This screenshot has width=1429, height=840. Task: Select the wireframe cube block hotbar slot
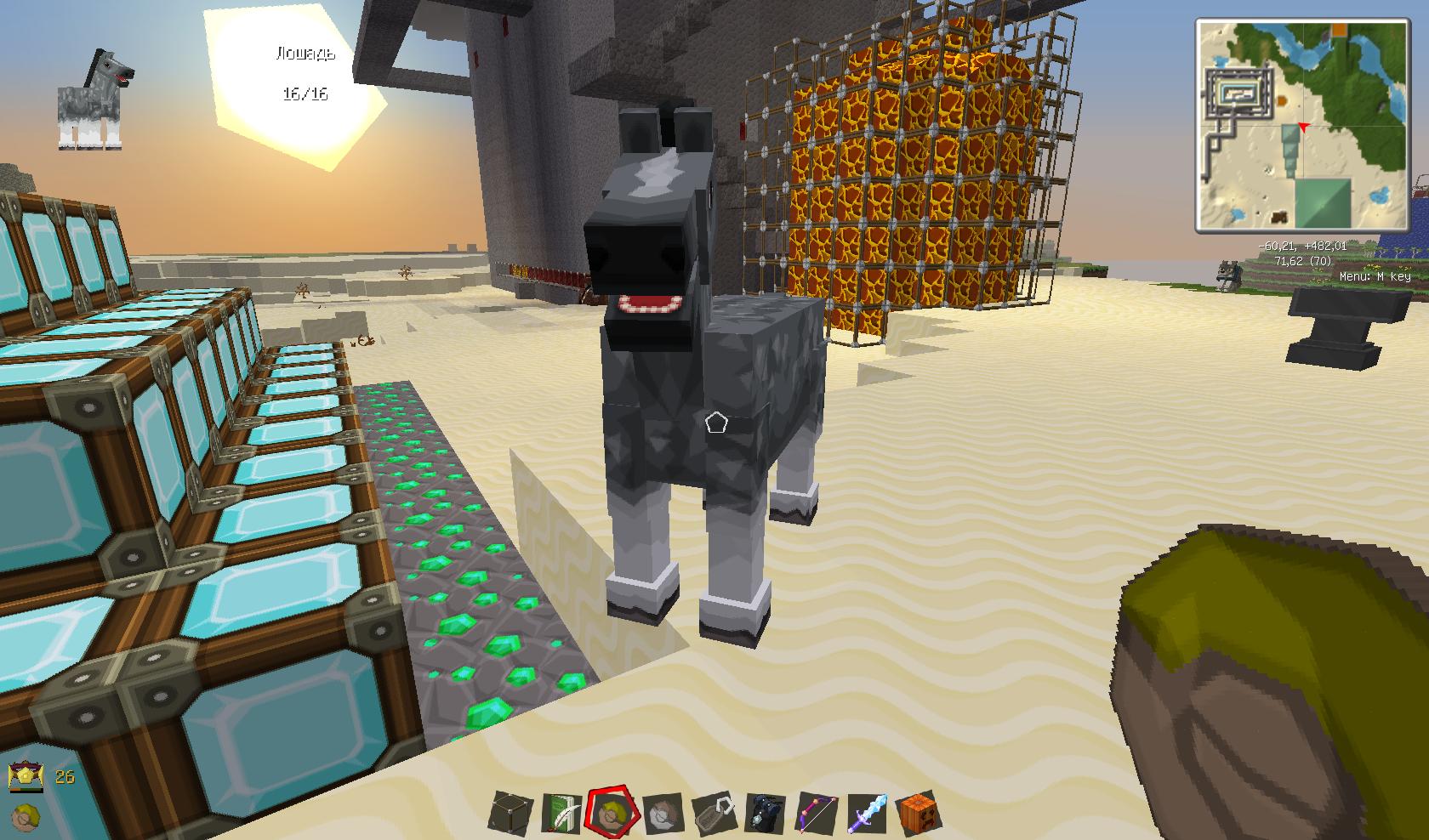pyautogui.click(x=510, y=814)
